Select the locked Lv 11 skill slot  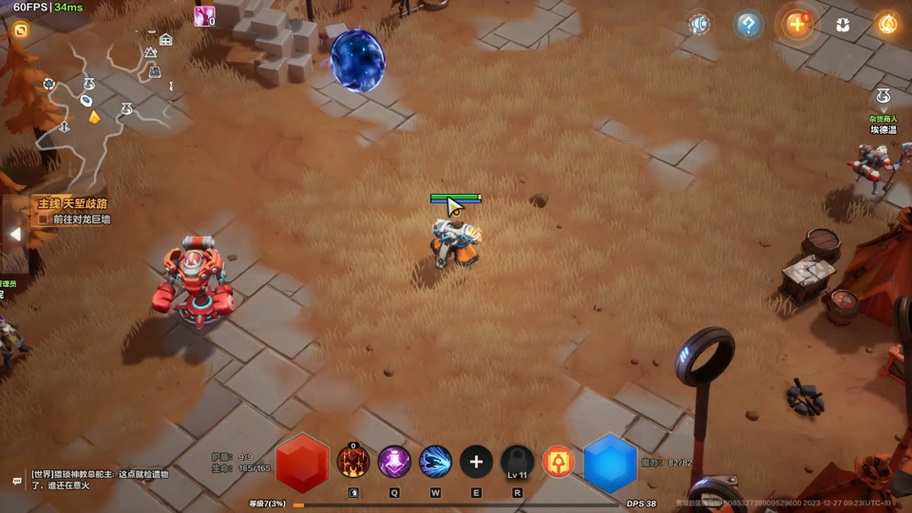[x=517, y=461]
